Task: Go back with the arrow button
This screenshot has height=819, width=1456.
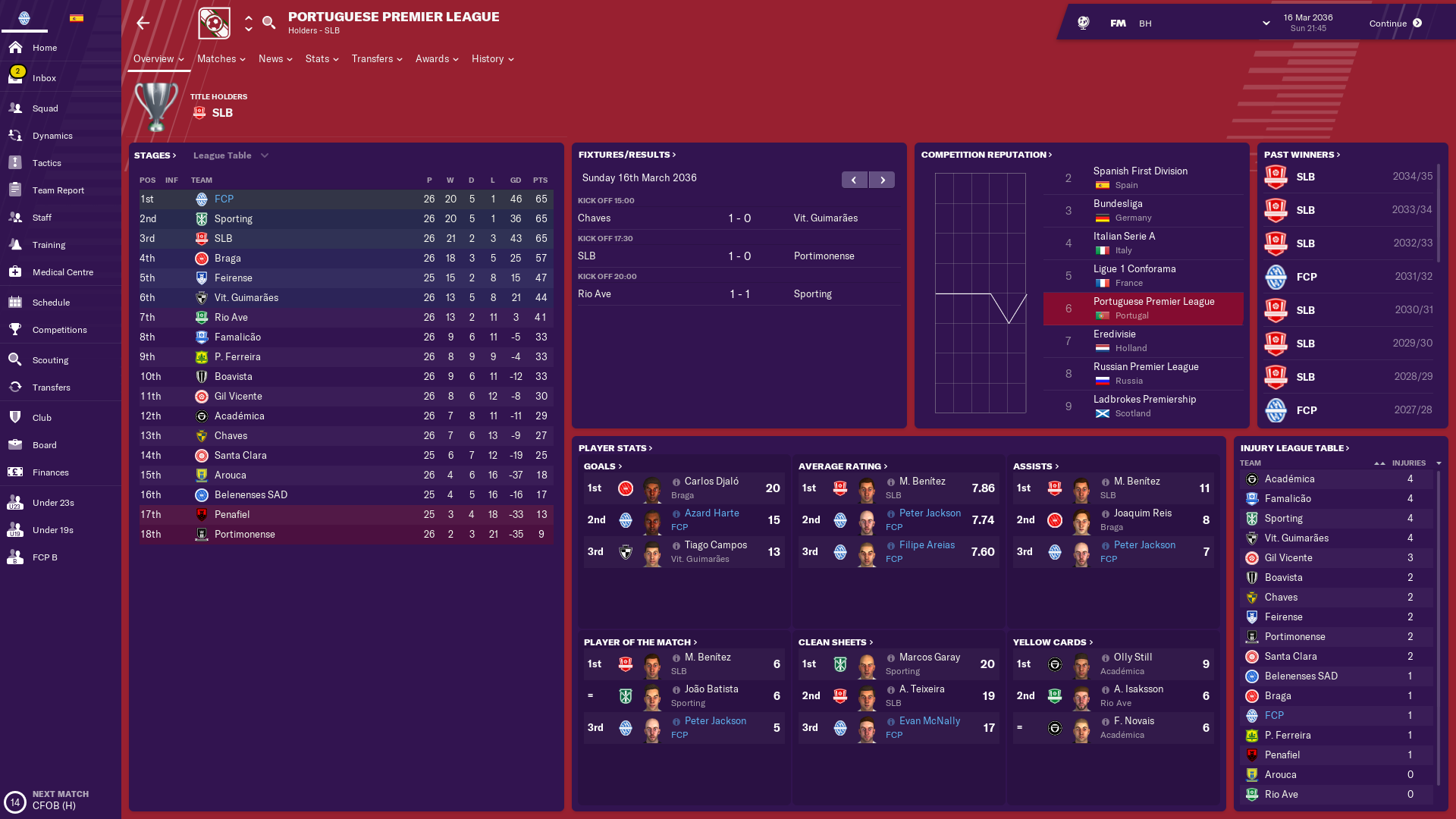Action: 143,24
